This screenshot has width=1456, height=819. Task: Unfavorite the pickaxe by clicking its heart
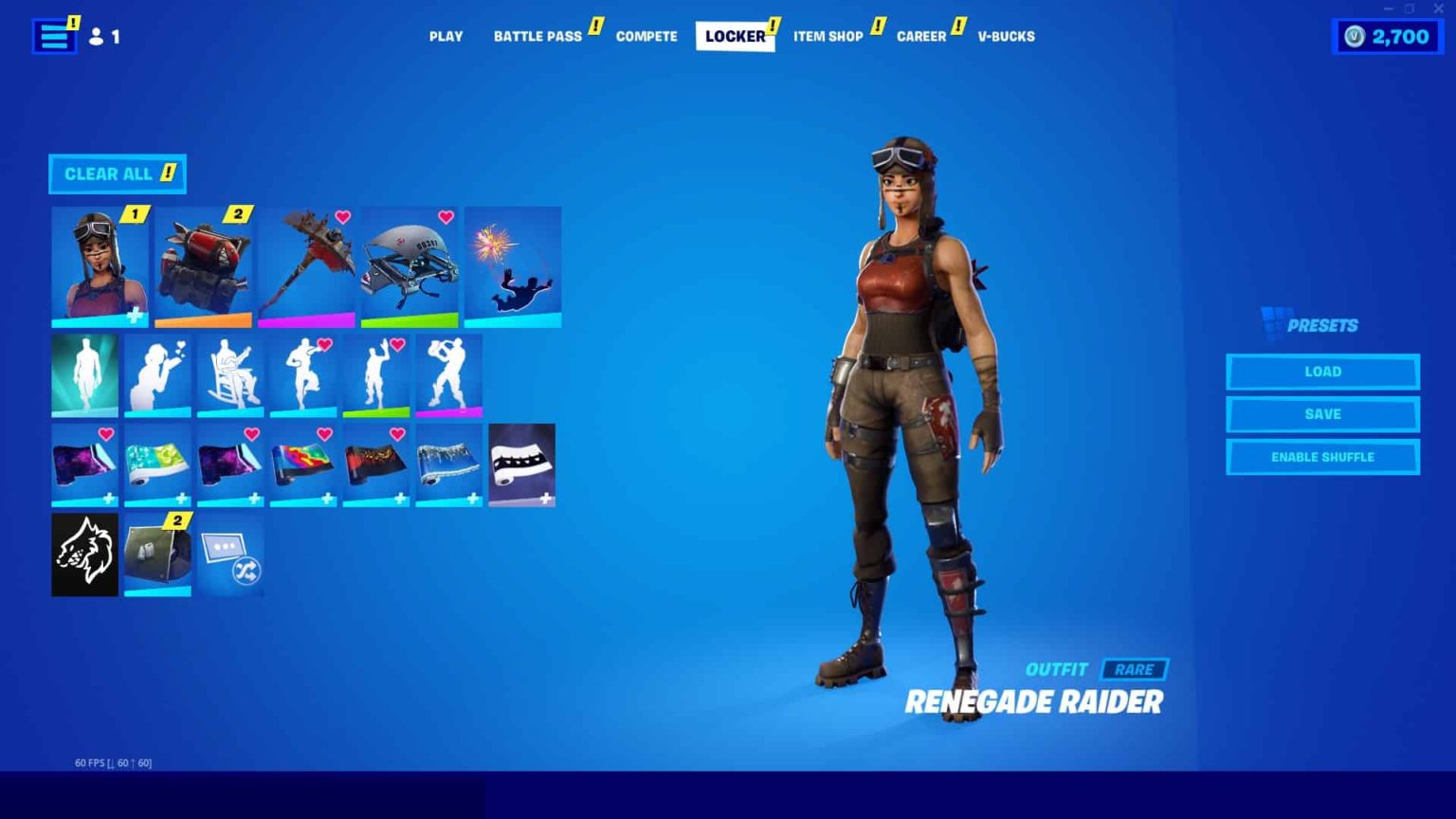pos(340,216)
